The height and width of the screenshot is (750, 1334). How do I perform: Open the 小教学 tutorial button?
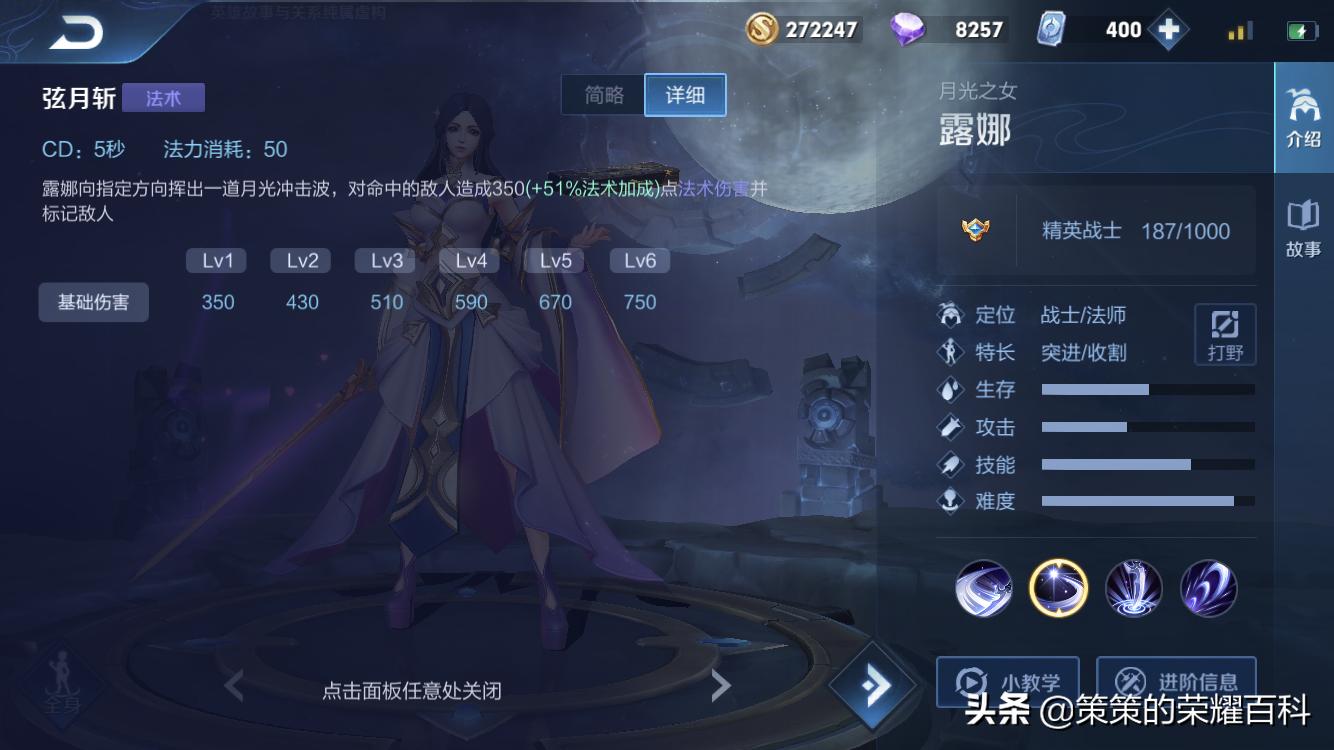point(1006,684)
